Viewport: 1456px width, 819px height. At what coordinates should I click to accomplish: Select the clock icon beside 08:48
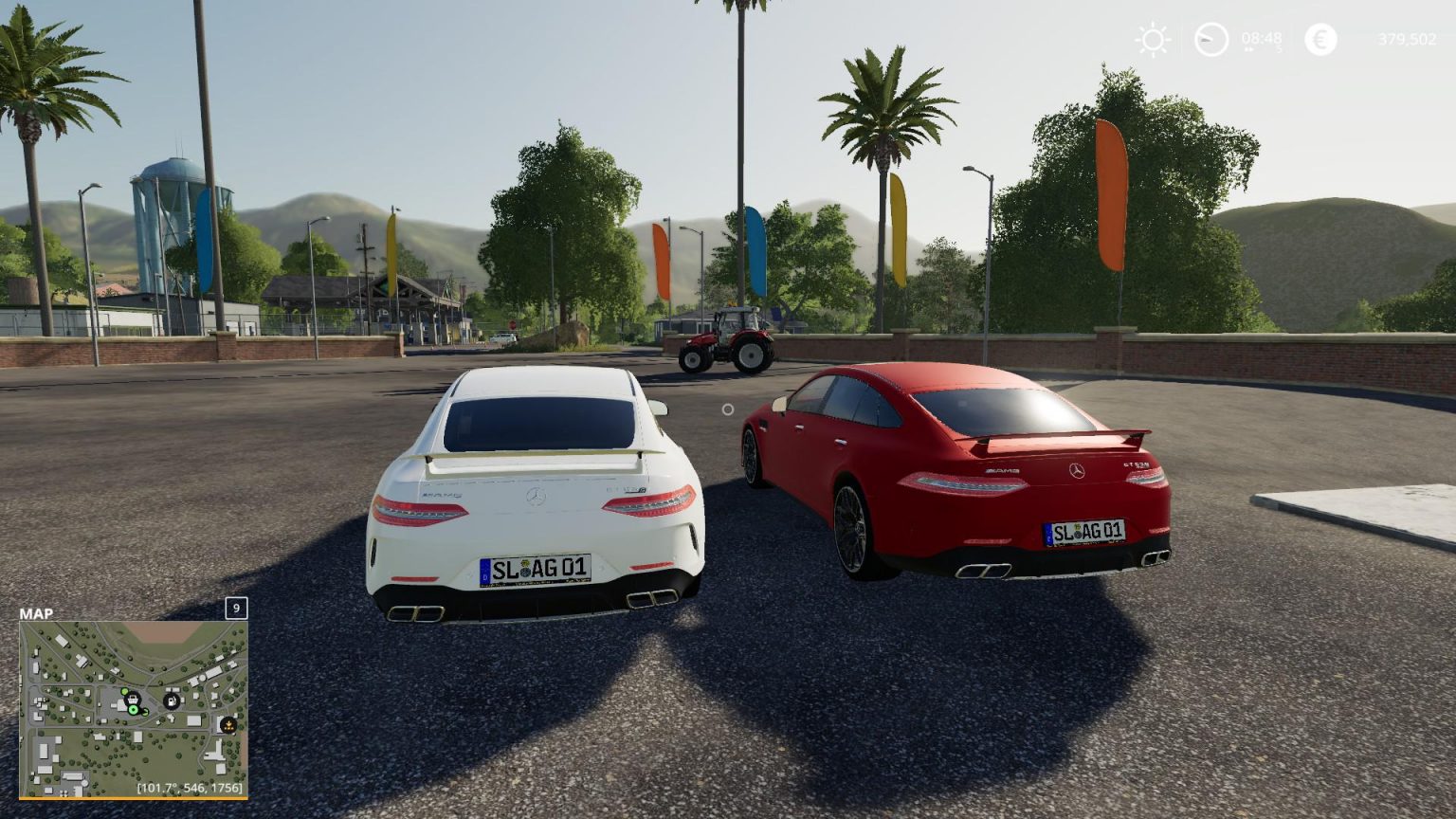click(x=1212, y=39)
